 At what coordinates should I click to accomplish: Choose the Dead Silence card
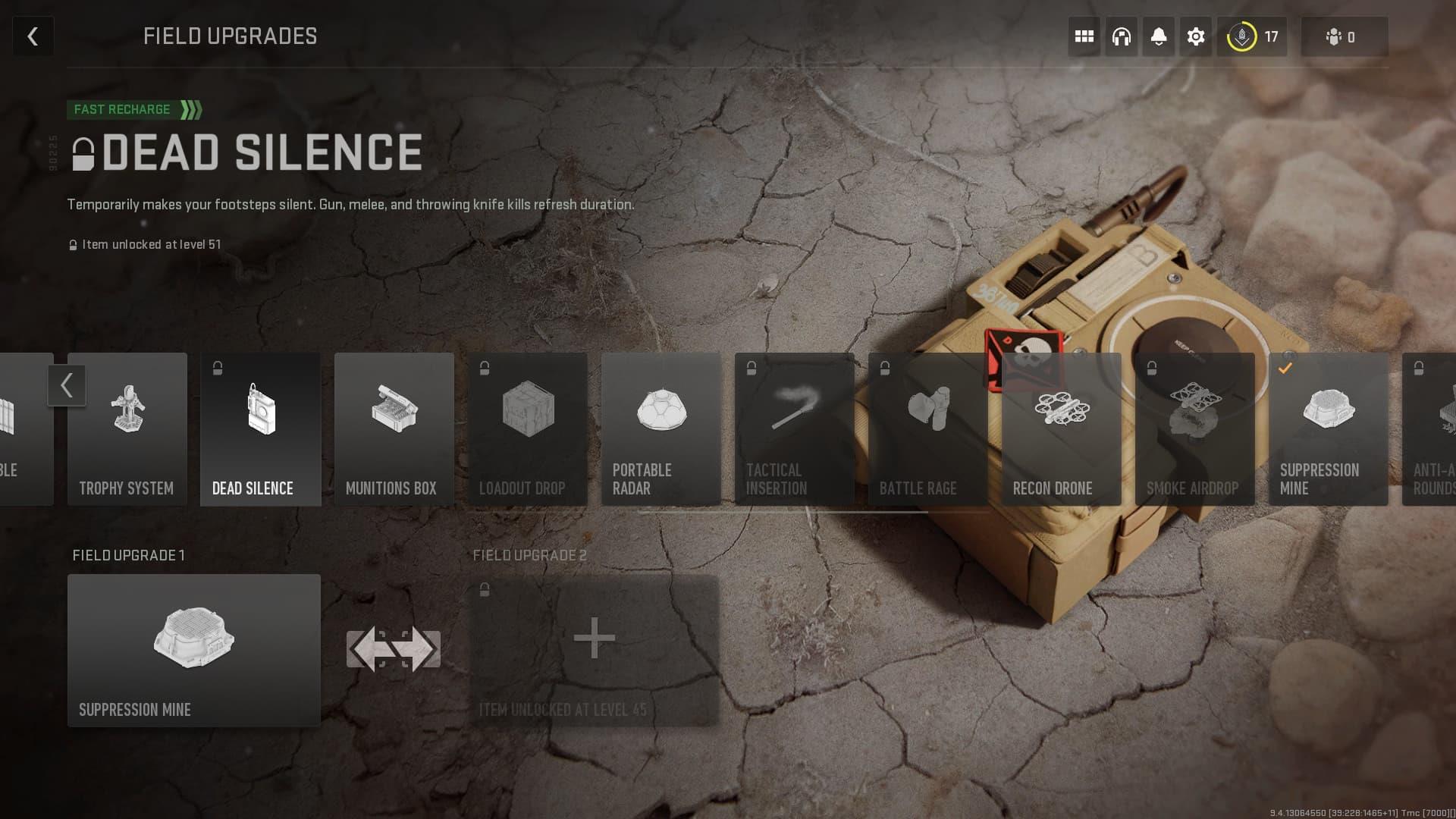click(261, 429)
